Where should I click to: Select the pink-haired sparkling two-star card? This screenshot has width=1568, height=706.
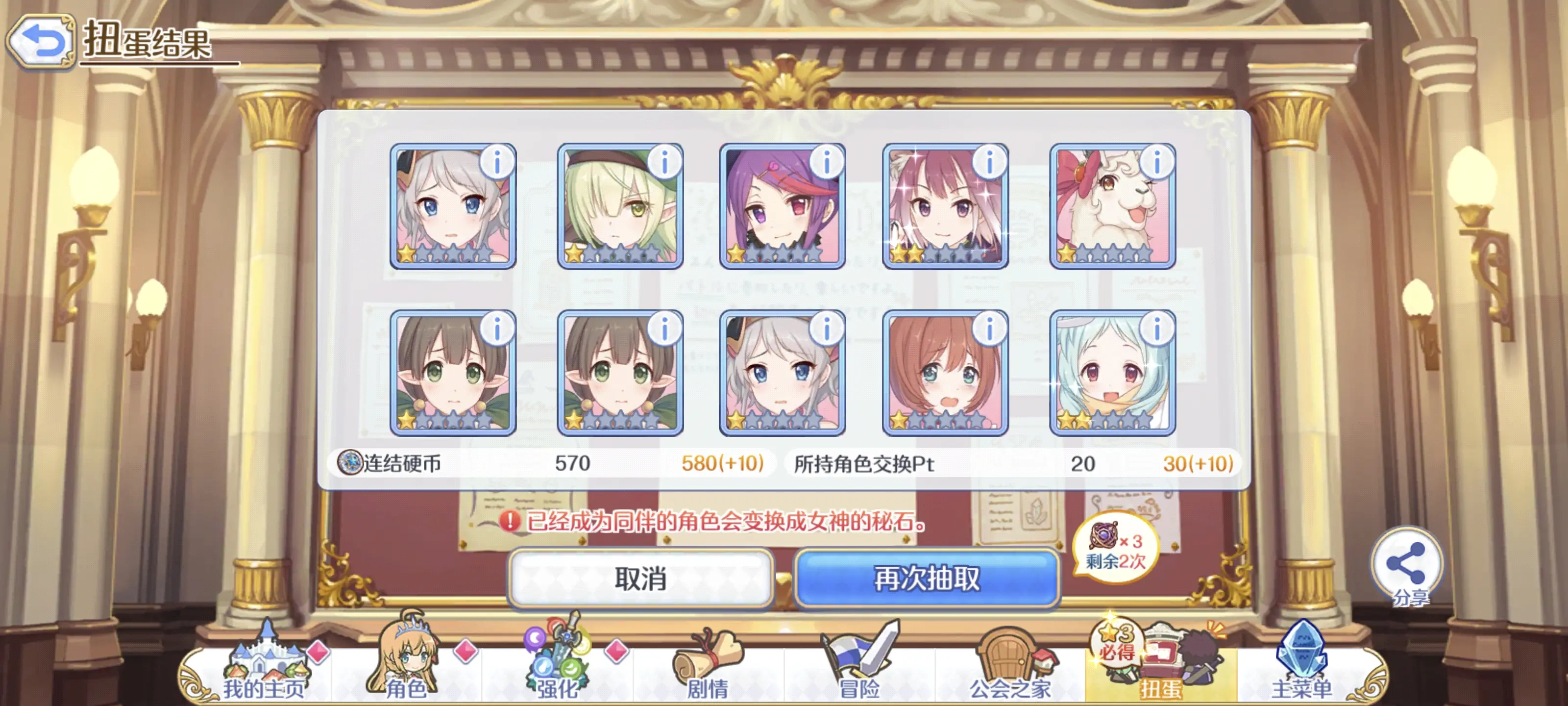[945, 207]
